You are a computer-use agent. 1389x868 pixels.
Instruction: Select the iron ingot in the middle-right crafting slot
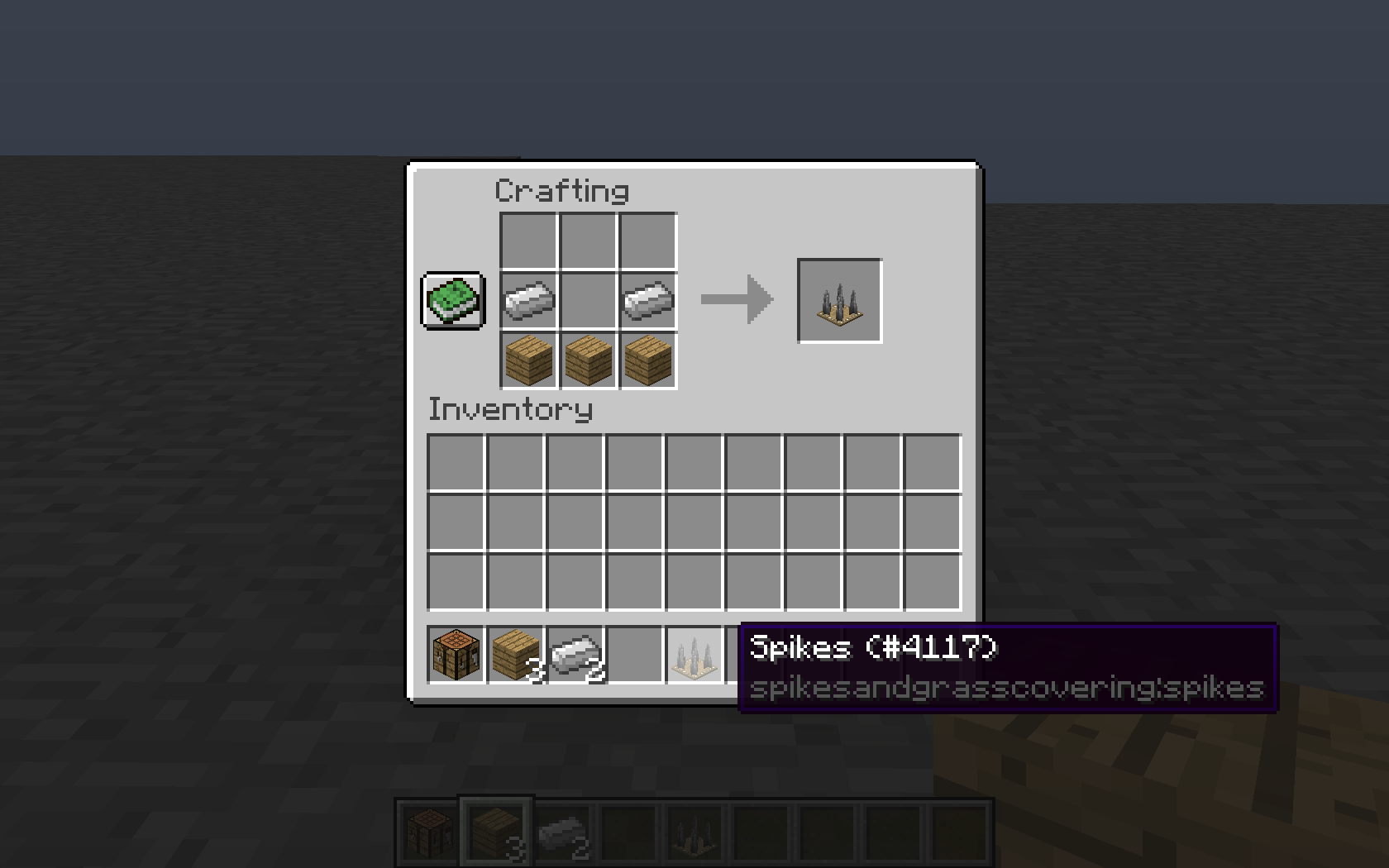point(647,302)
